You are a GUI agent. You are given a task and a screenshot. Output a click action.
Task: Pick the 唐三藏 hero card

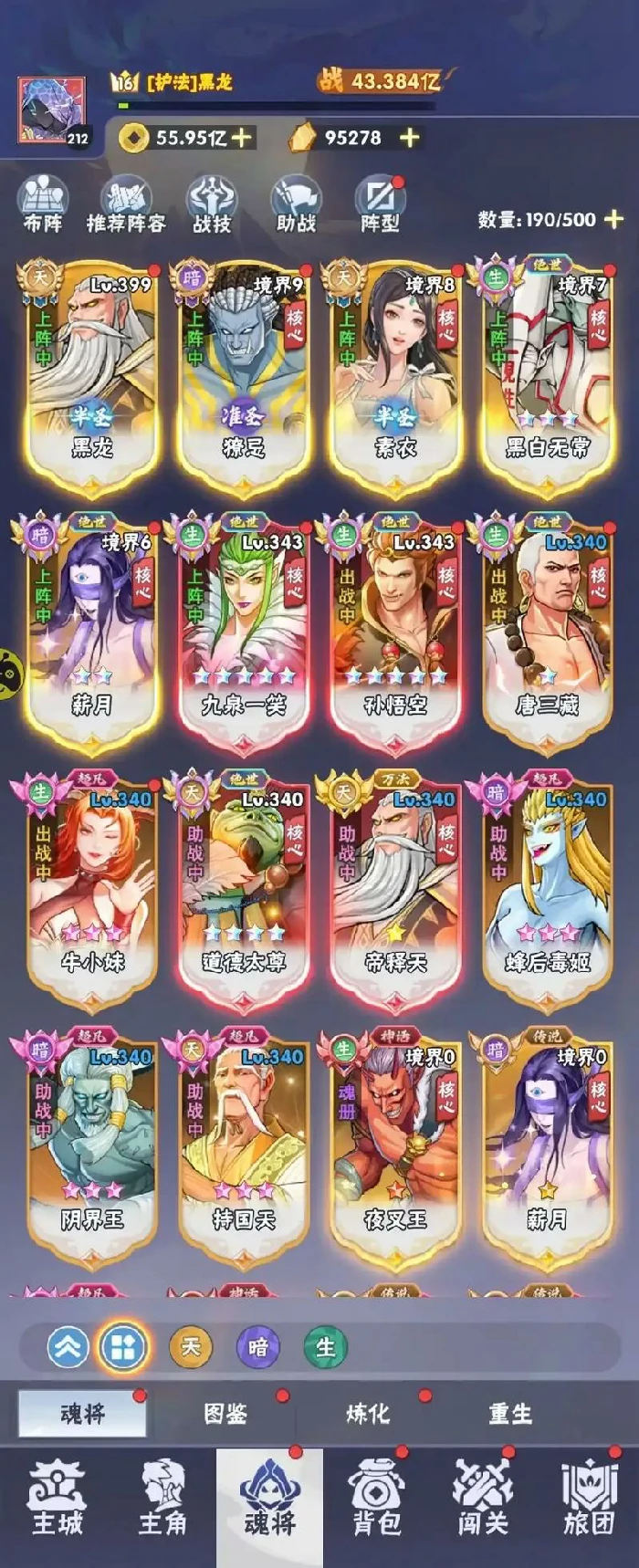point(547,632)
